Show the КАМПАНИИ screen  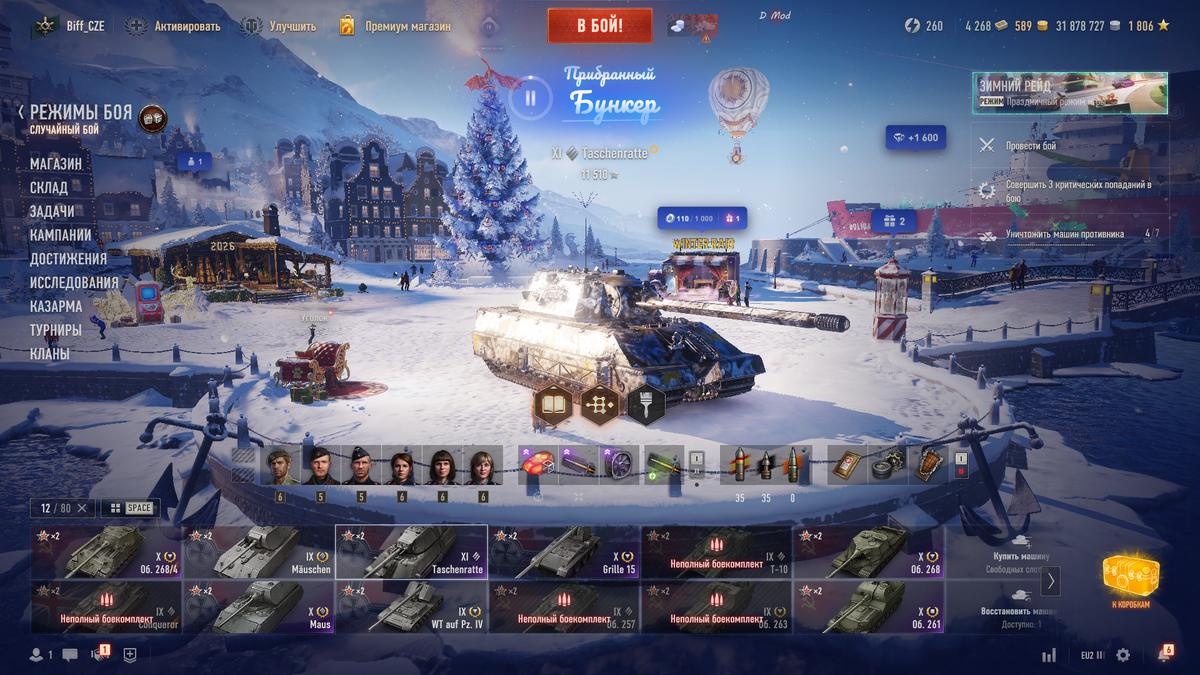61,235
